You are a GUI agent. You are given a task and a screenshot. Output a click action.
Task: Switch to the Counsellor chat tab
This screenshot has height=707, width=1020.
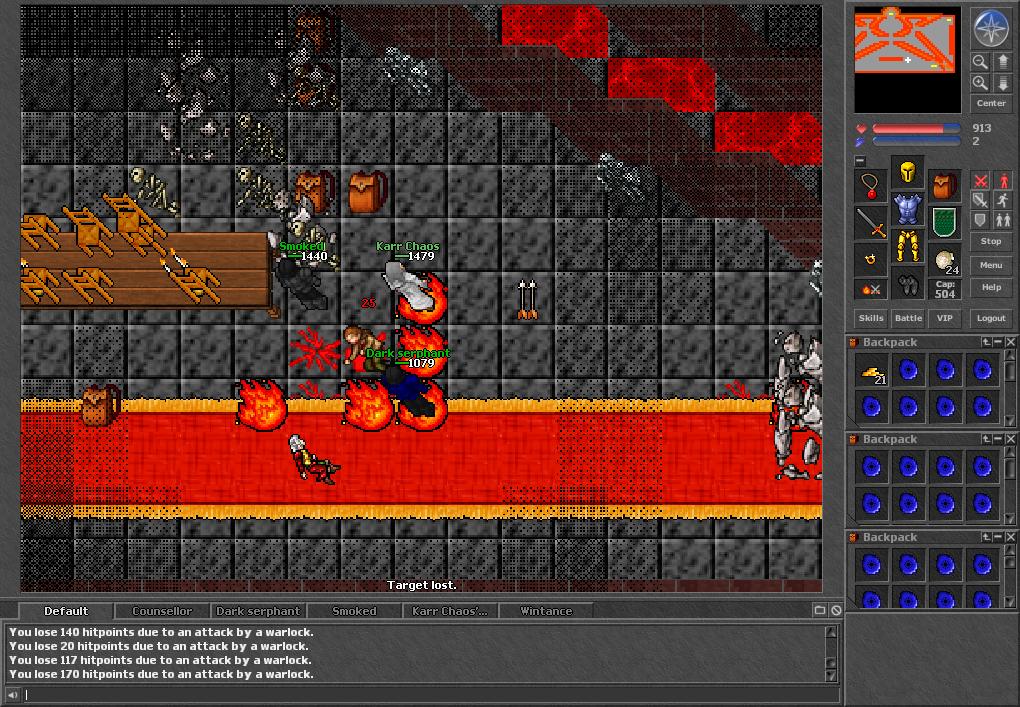tap(162, 611)
